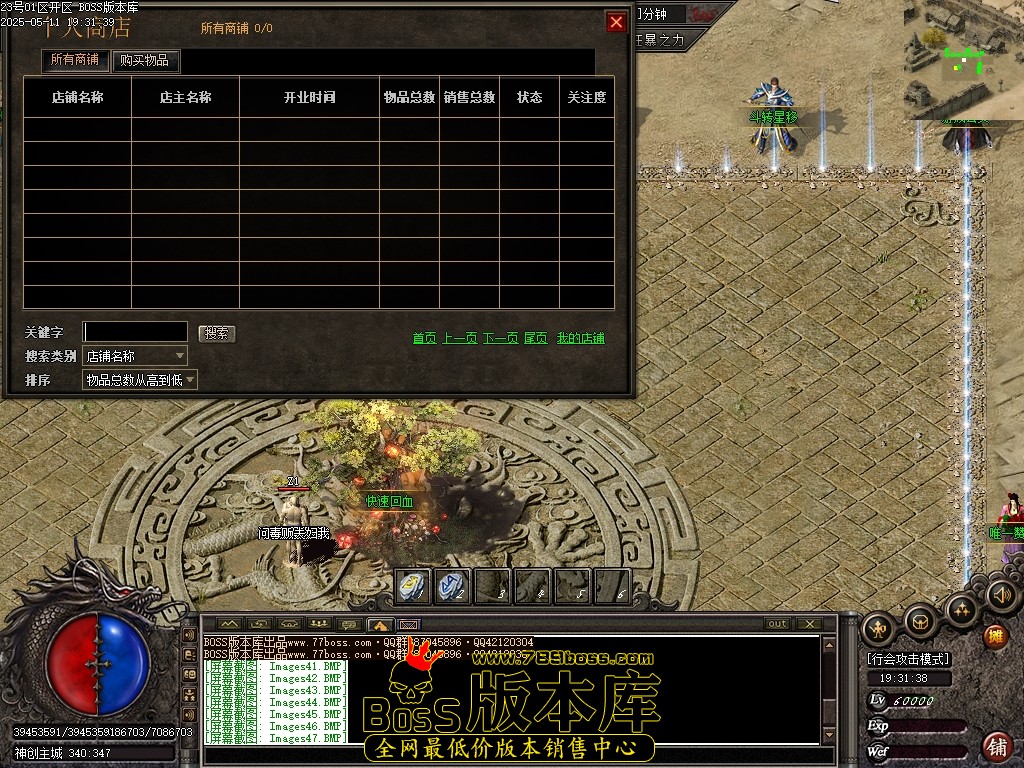Open the 搜索类别 dropdown

coord(135,356)
